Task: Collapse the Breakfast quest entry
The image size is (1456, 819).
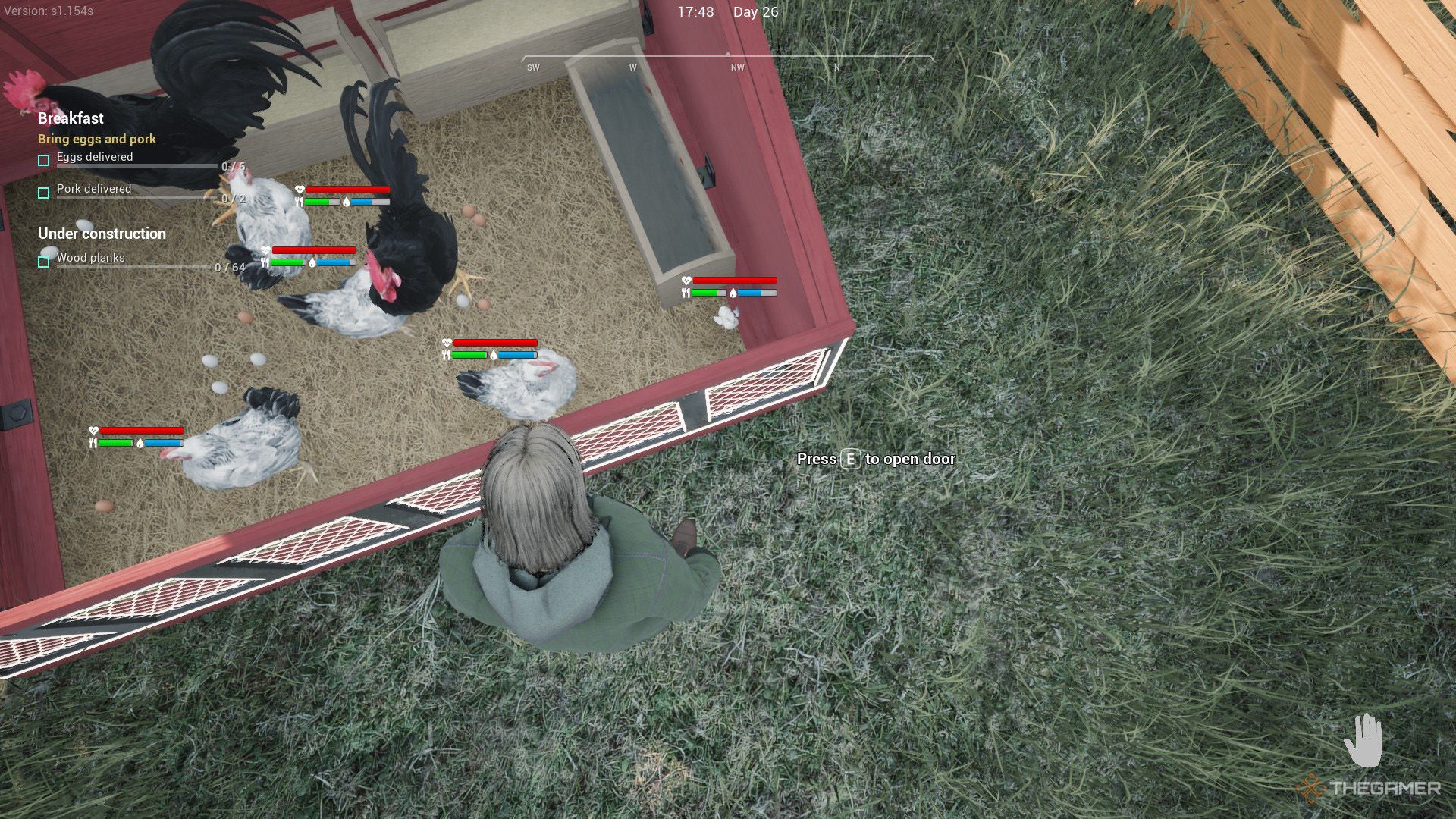Action: tap(71, 118)
